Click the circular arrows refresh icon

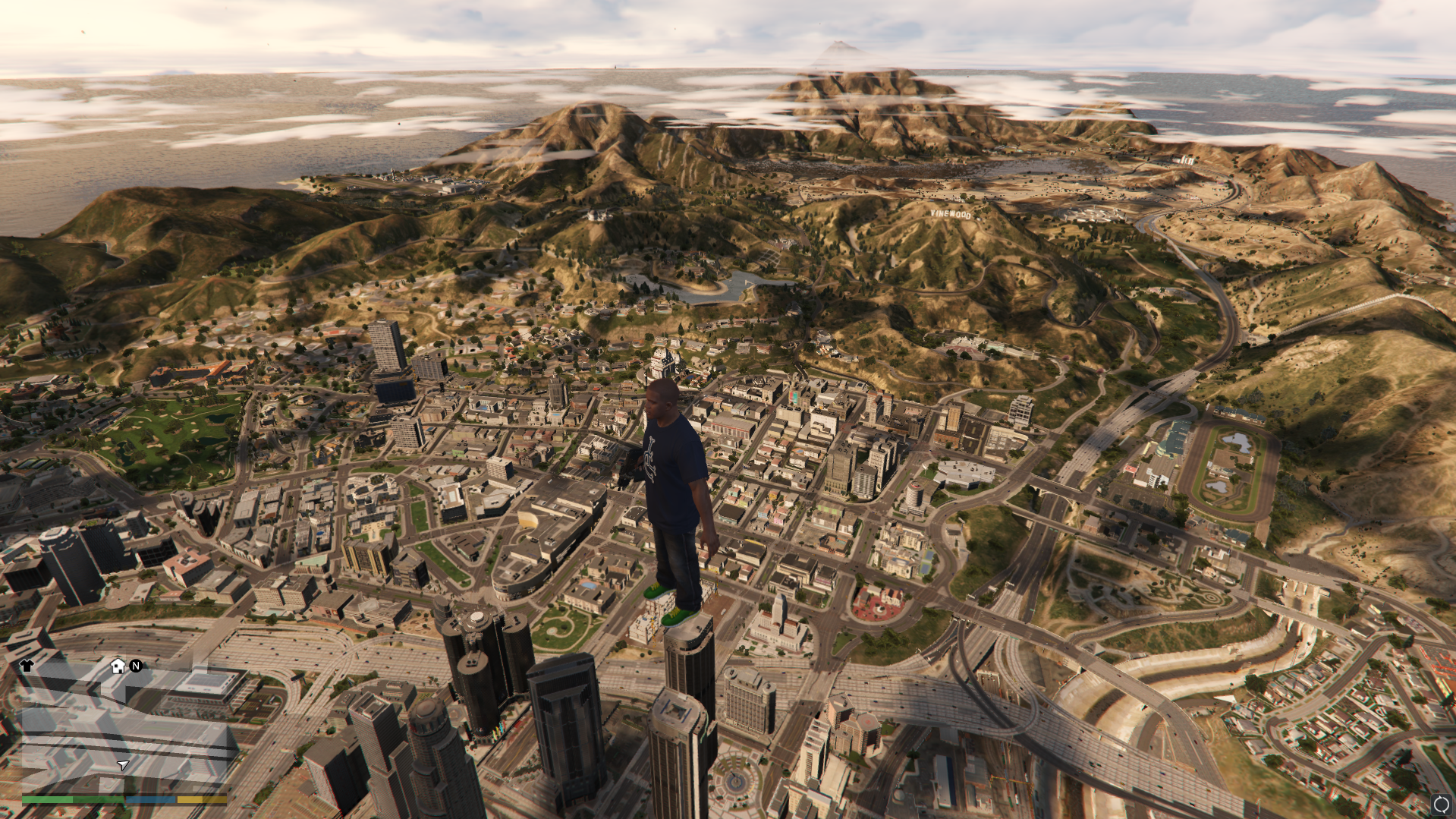pyautogui.click(x=1441, y=804)
